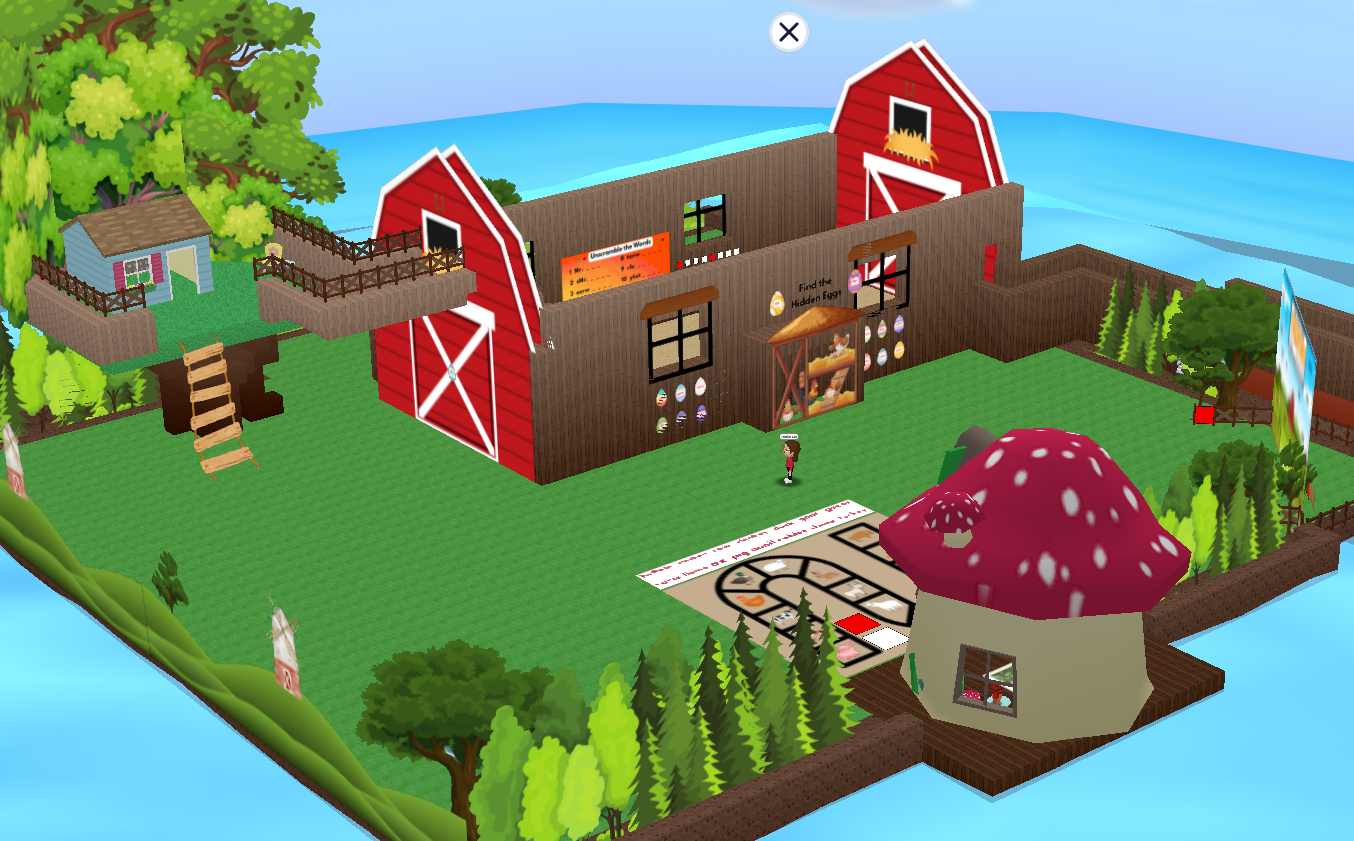Click the yellow egg above the chicken coop
The image size is (1354, 841).
777,303
